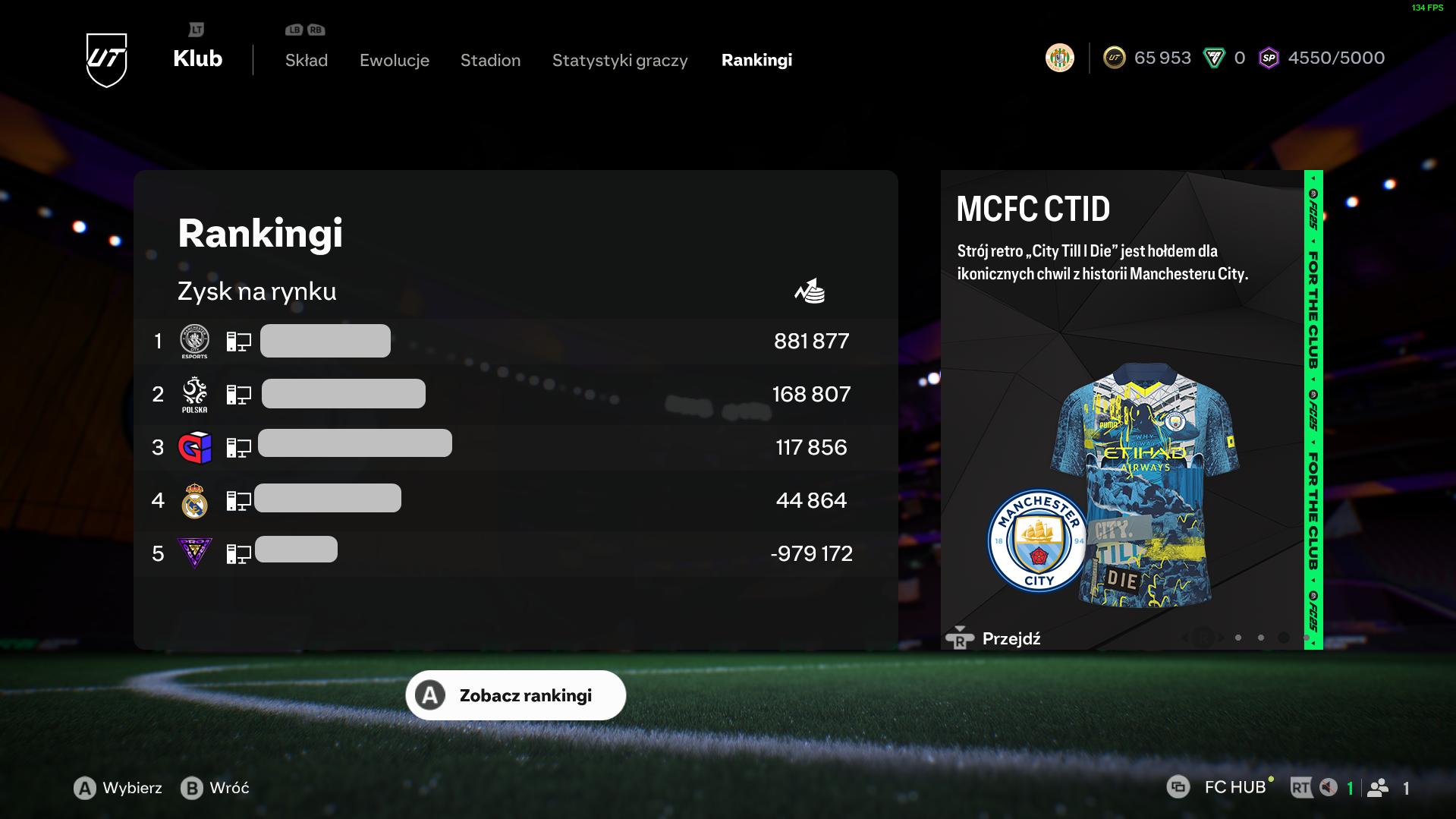Click the Polska crest next to rank 2

194,394
